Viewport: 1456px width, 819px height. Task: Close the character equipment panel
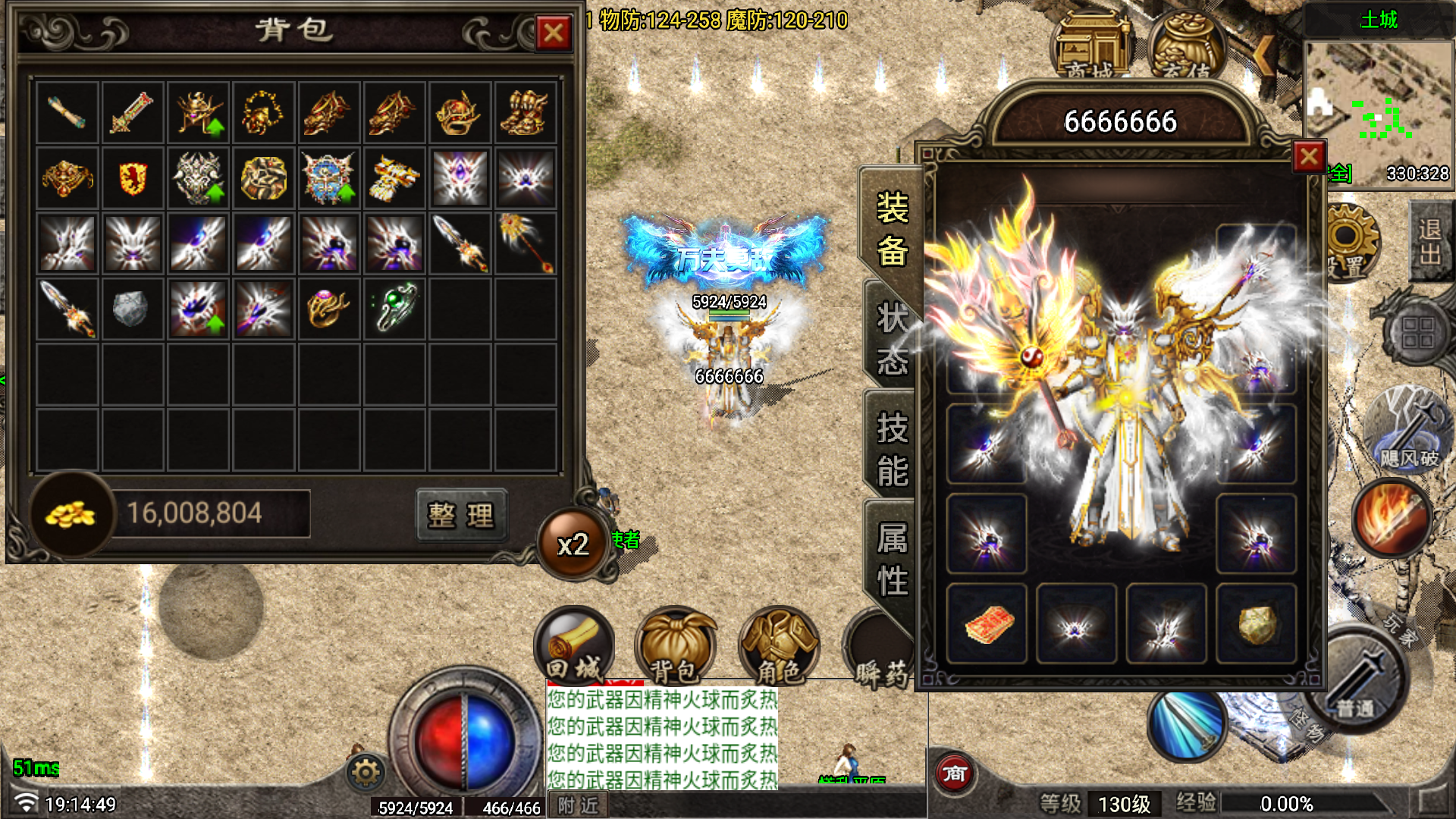pos(1309,157)
